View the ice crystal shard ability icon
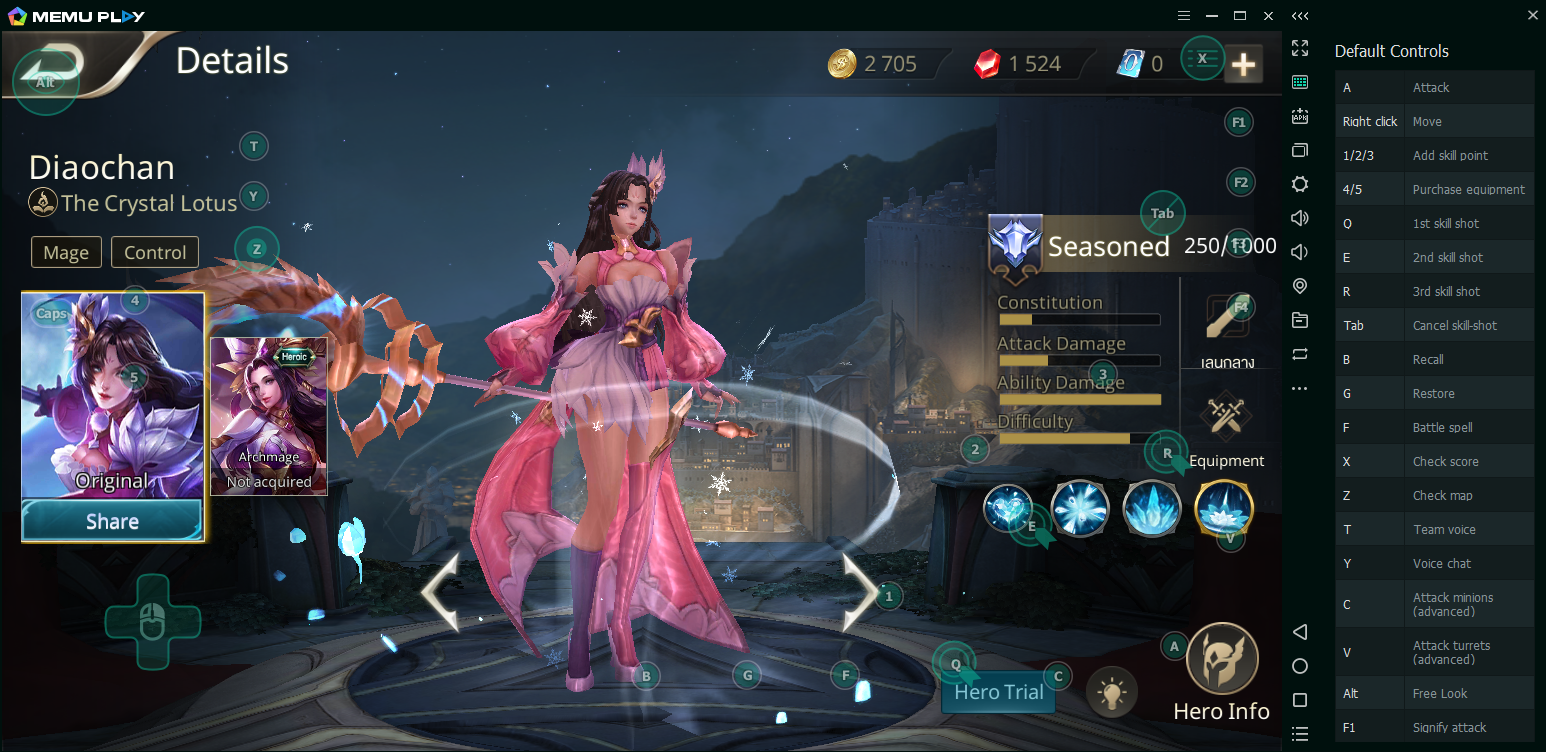The image size is (1546, 752). (1152, 508)
